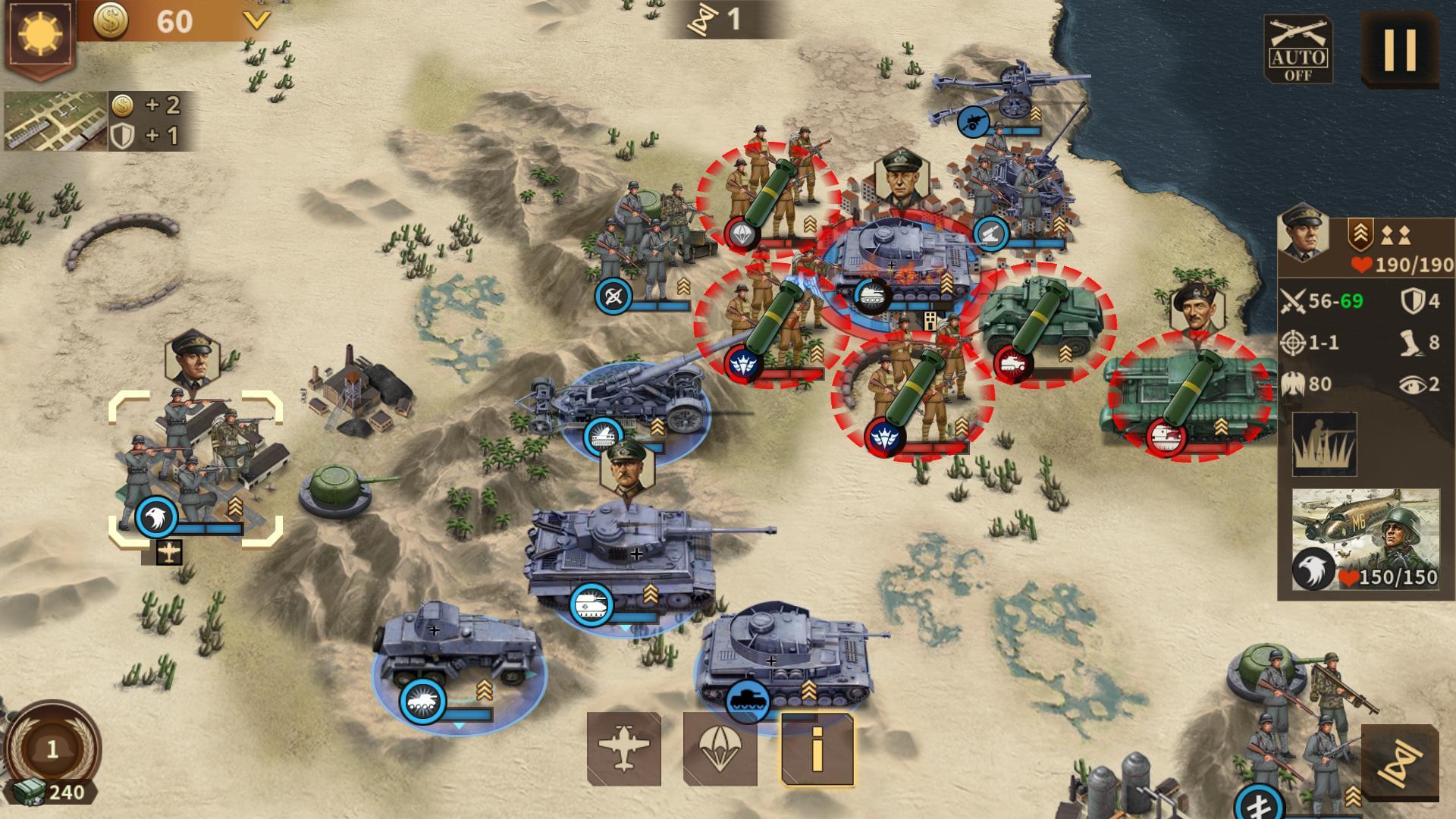1456x819 pixels.
Task: Select the Tiger tank with general
Action: pyautogui.click(x=622, y=554)
